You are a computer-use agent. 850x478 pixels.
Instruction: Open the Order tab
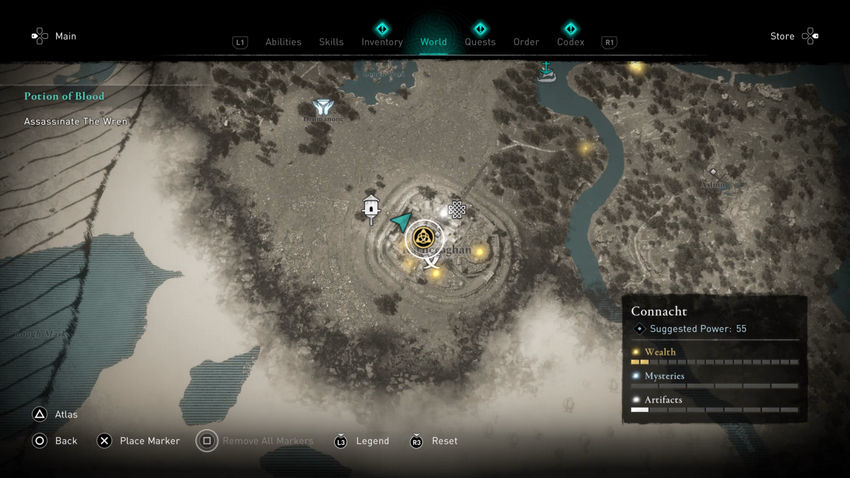pyautogui.click(x=526, y=42)
